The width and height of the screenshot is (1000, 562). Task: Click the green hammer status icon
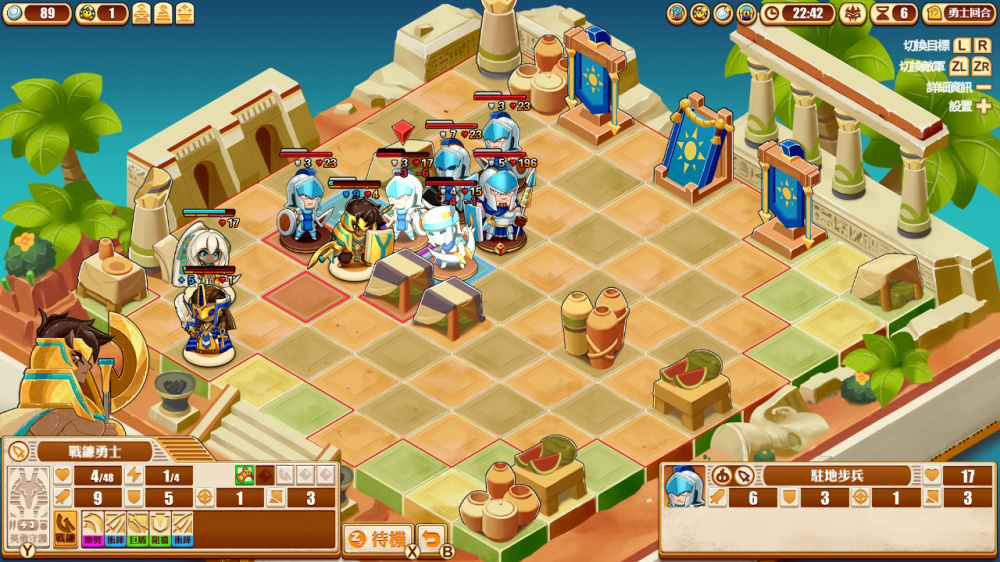point(244,475)
